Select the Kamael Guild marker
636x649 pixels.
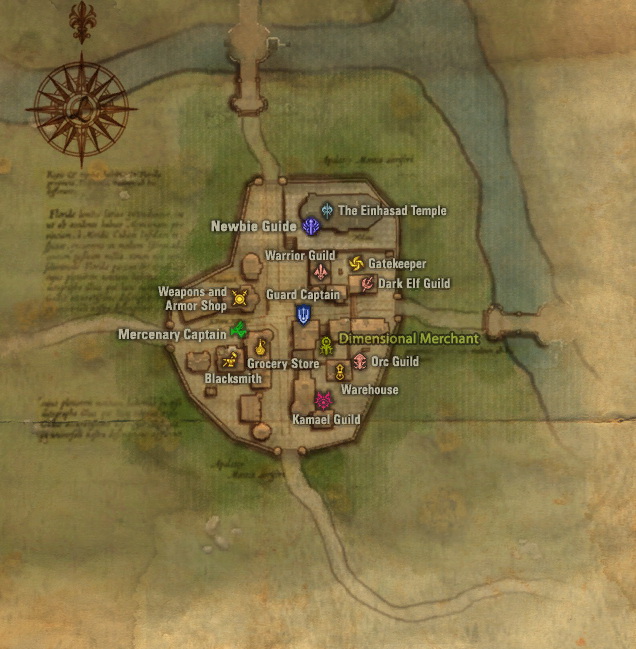coord(323,402)
